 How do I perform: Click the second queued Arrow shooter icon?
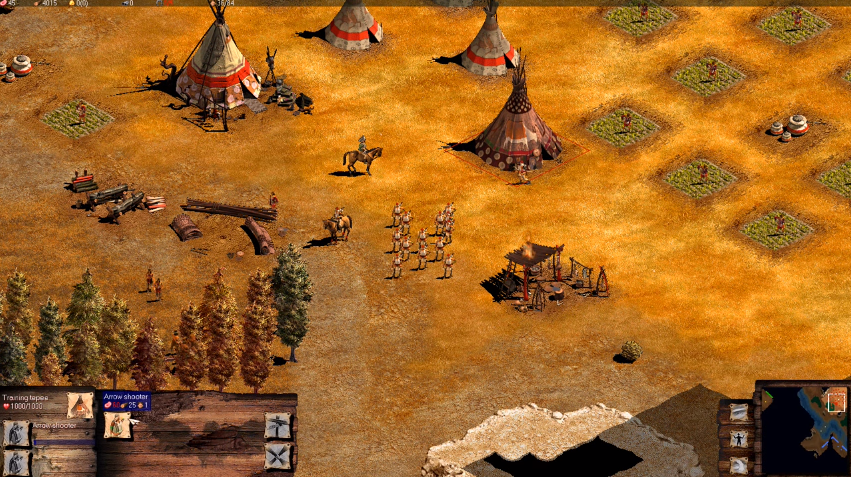15,462
